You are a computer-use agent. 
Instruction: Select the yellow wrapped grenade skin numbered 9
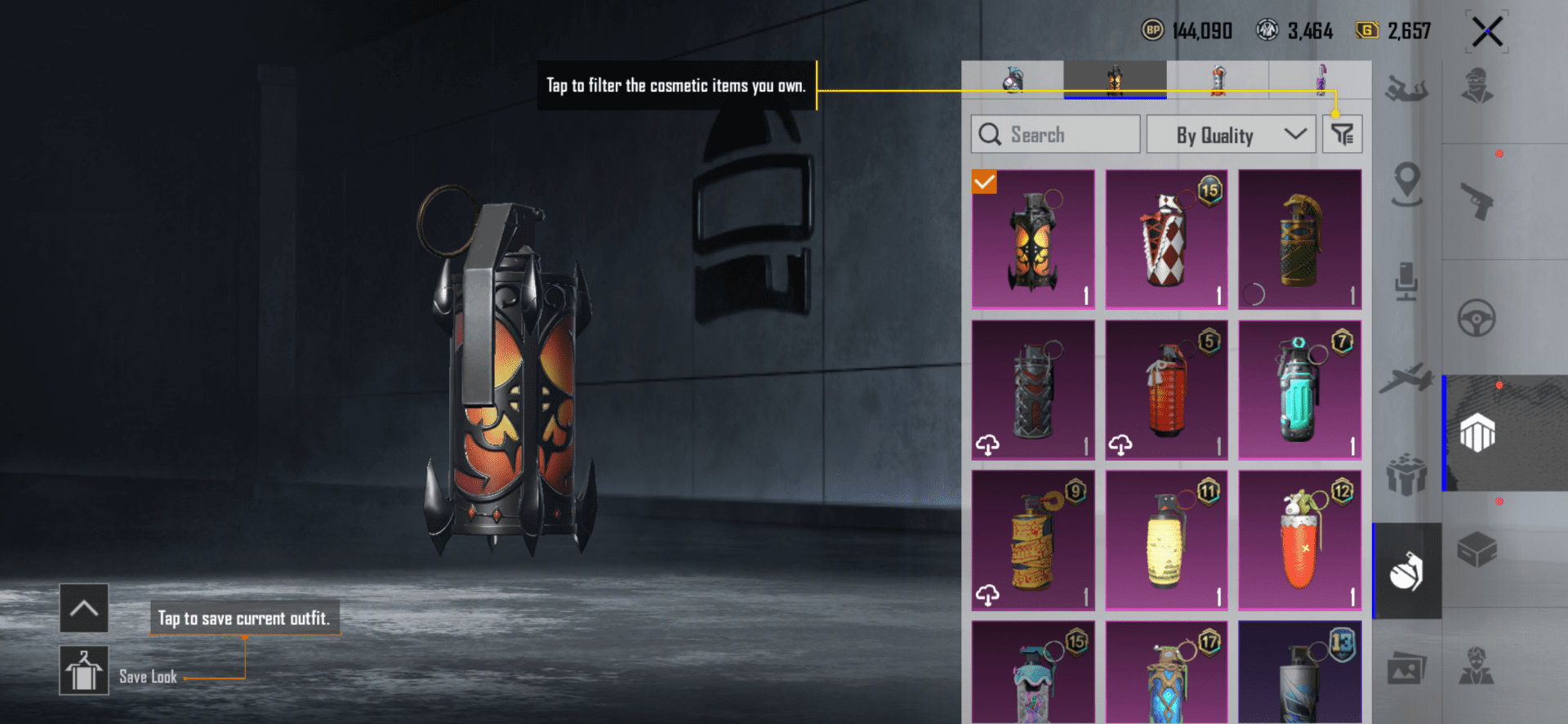pyautogui.click(x=1033, y=540)
